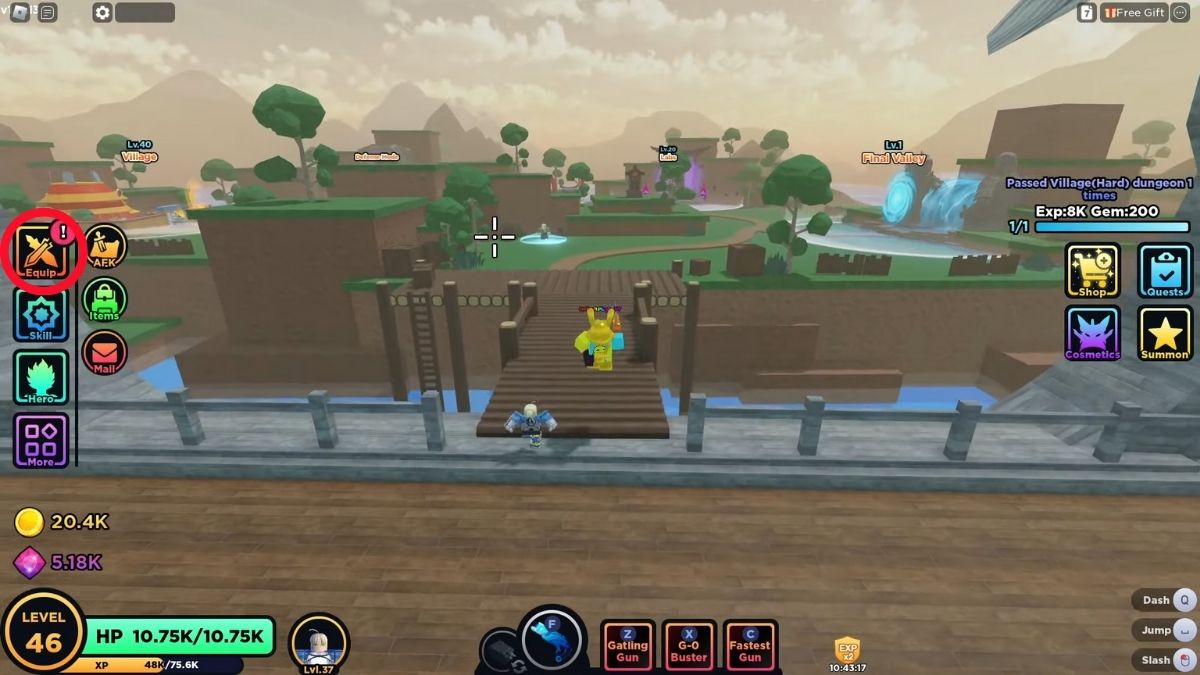Open the Skill menu

(x=41, y=316)
